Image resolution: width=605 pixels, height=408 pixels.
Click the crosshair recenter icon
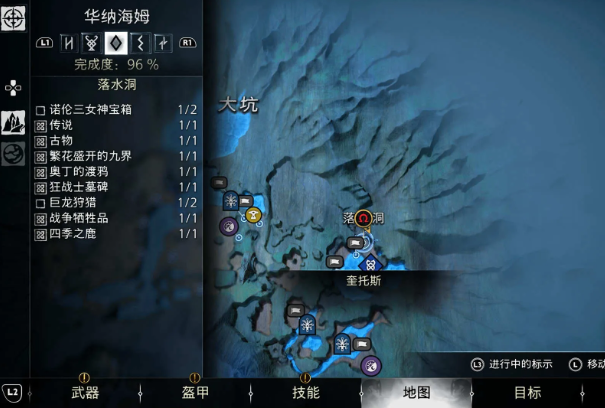click(x=13, y=19)
